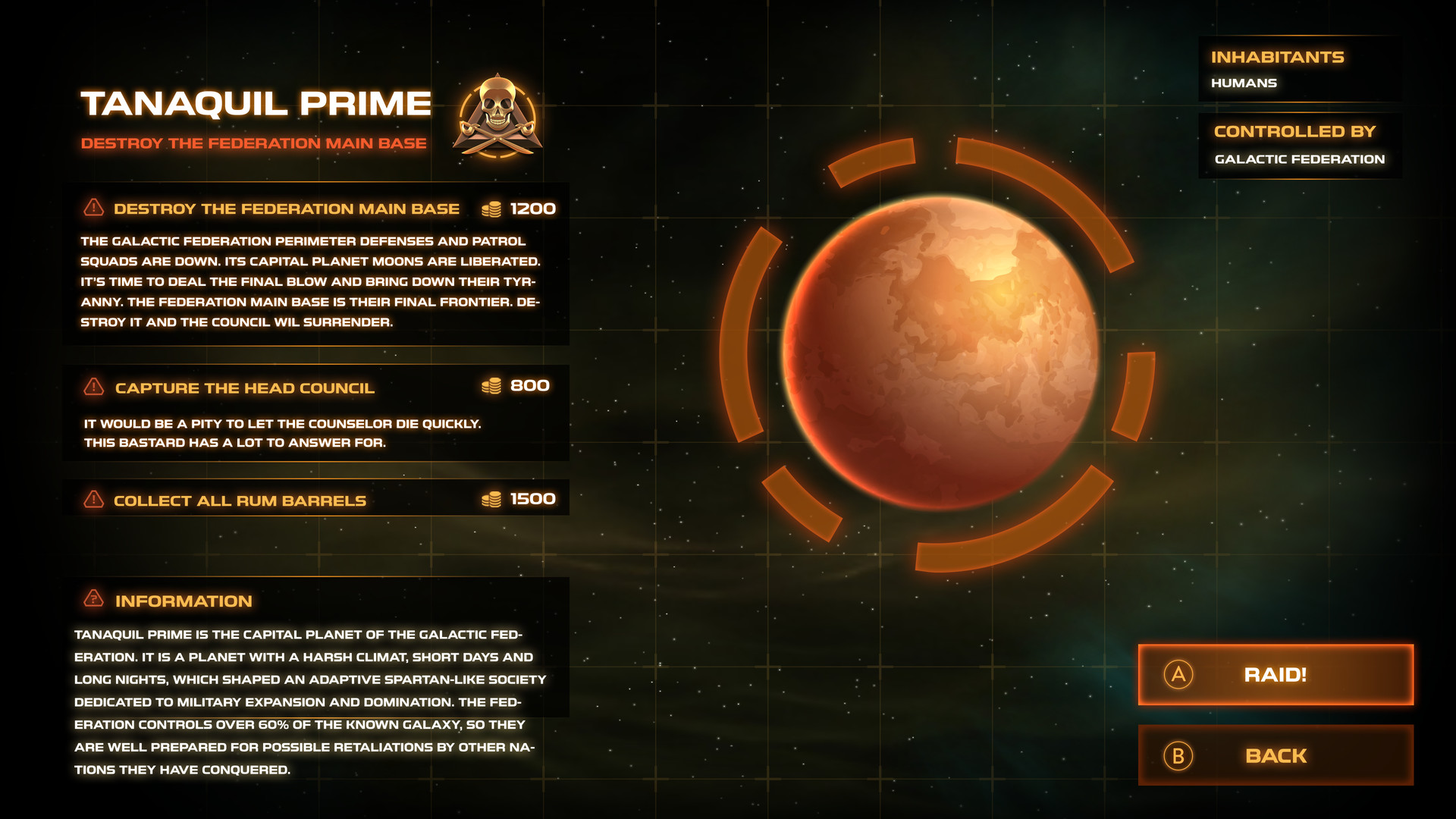The height and width of the screenshot is (819, 1456).
Task: Click the warning icon beside Destroy the Federation Main Base
Action: coord(93,207)
